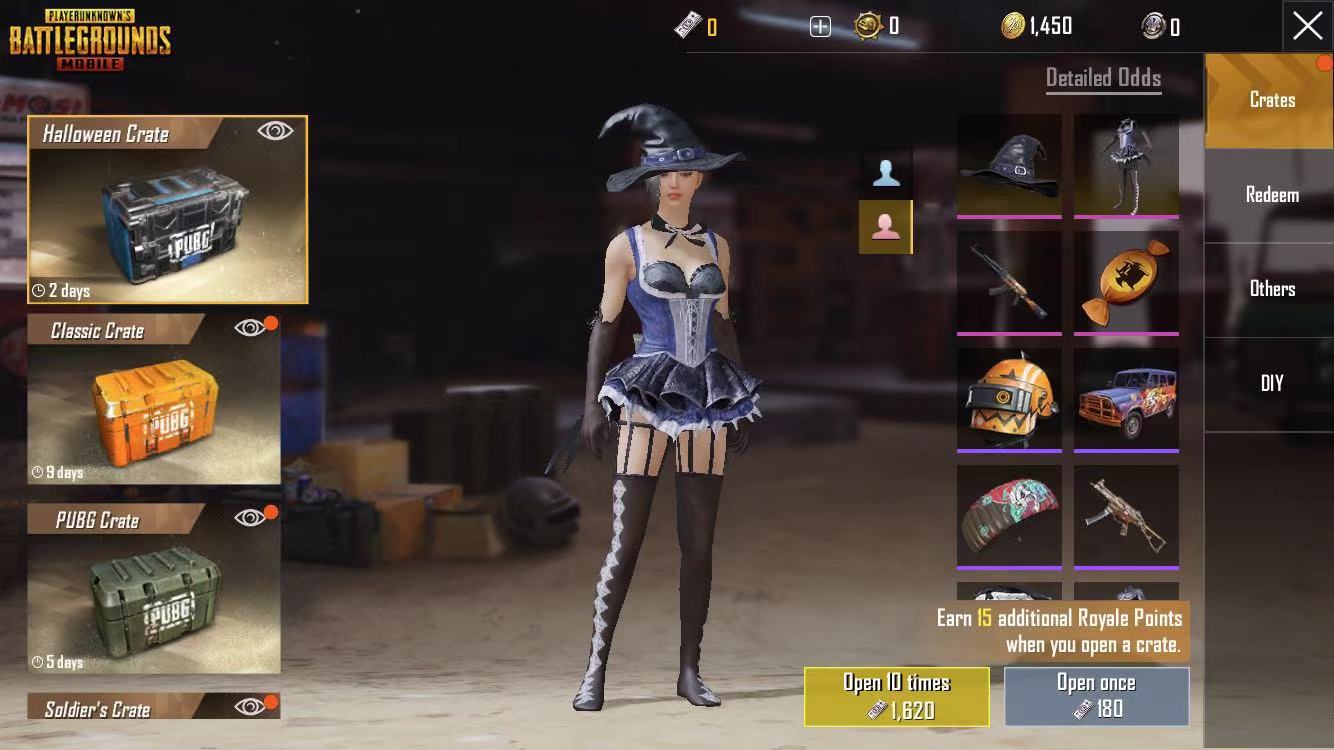This screenshot has height=750, width=1334.
Task: Add currency with the plus button
Action: [820, 27]
